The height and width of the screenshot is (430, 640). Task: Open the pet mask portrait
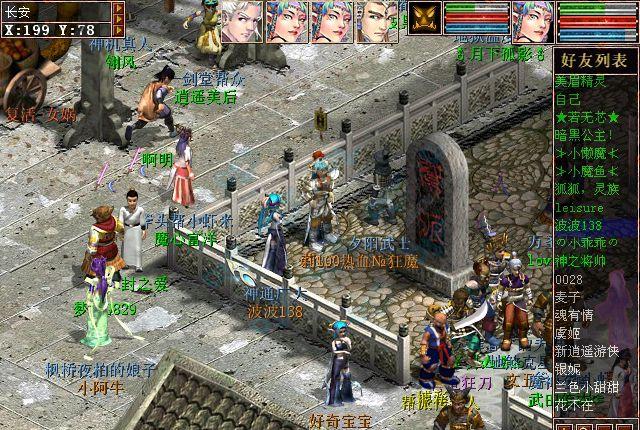[x=424, y=20]
